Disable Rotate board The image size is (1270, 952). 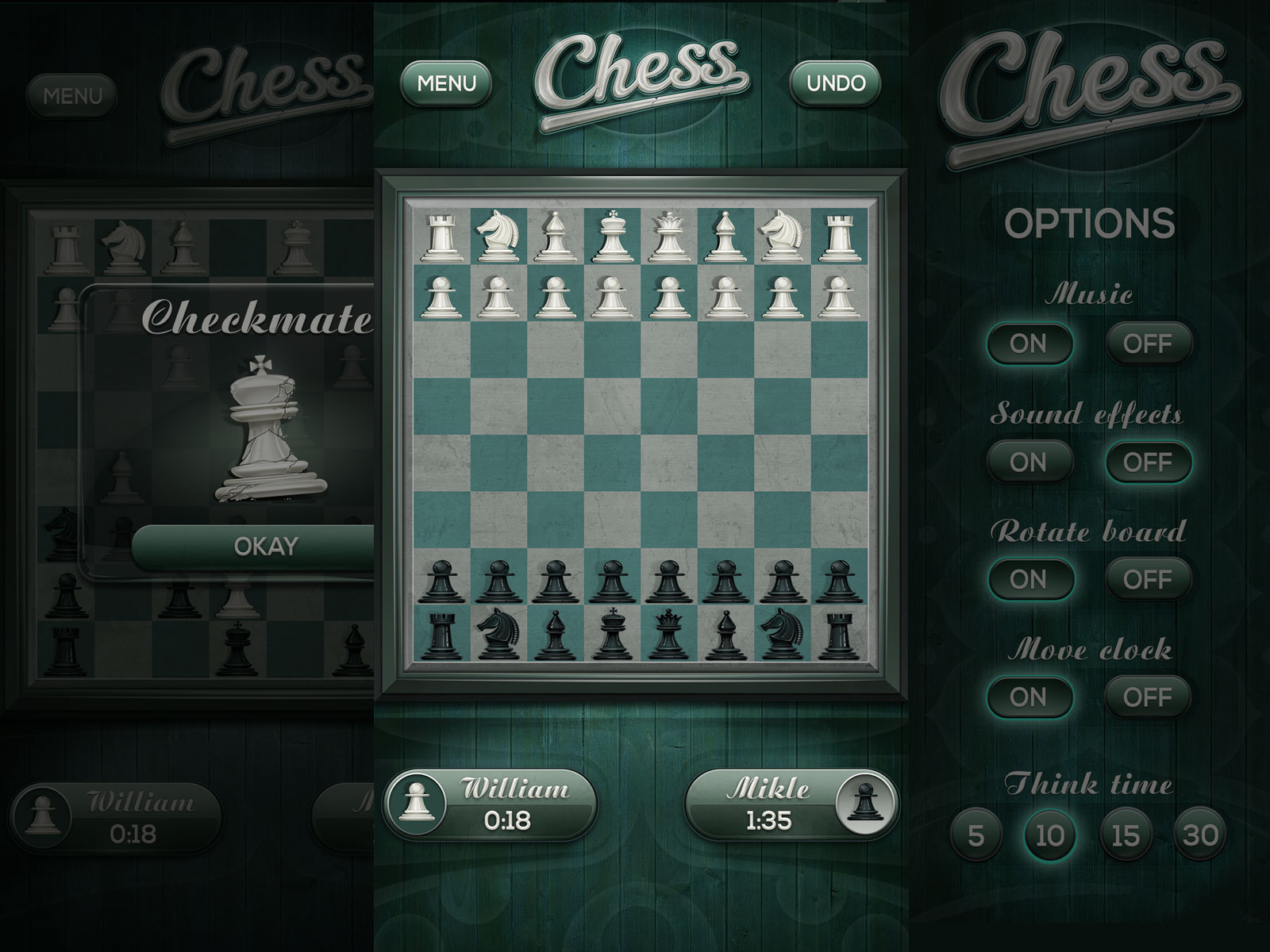click(x=1148, y=580)
